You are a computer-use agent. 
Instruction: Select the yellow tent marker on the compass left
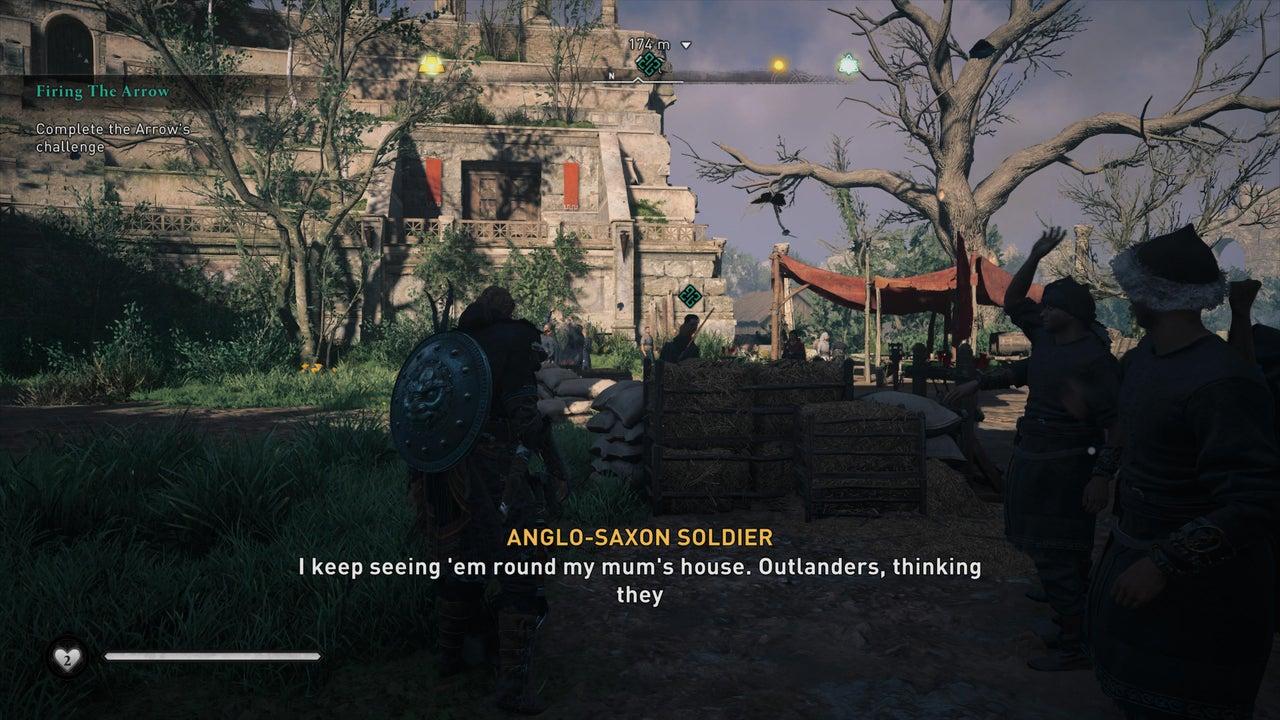click(433, 64)
